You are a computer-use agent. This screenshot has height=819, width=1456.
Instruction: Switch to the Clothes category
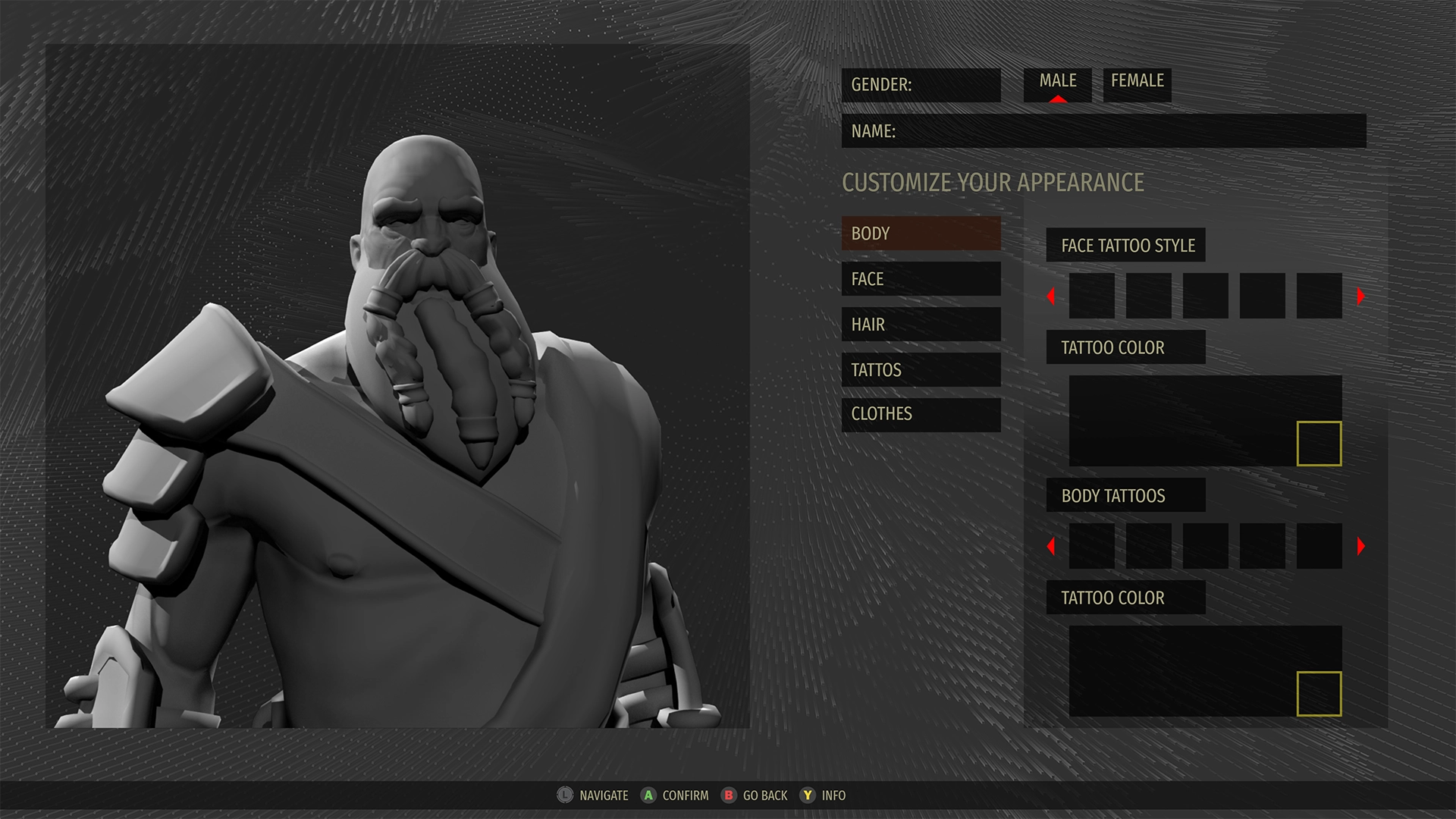(x=921, y=415)
